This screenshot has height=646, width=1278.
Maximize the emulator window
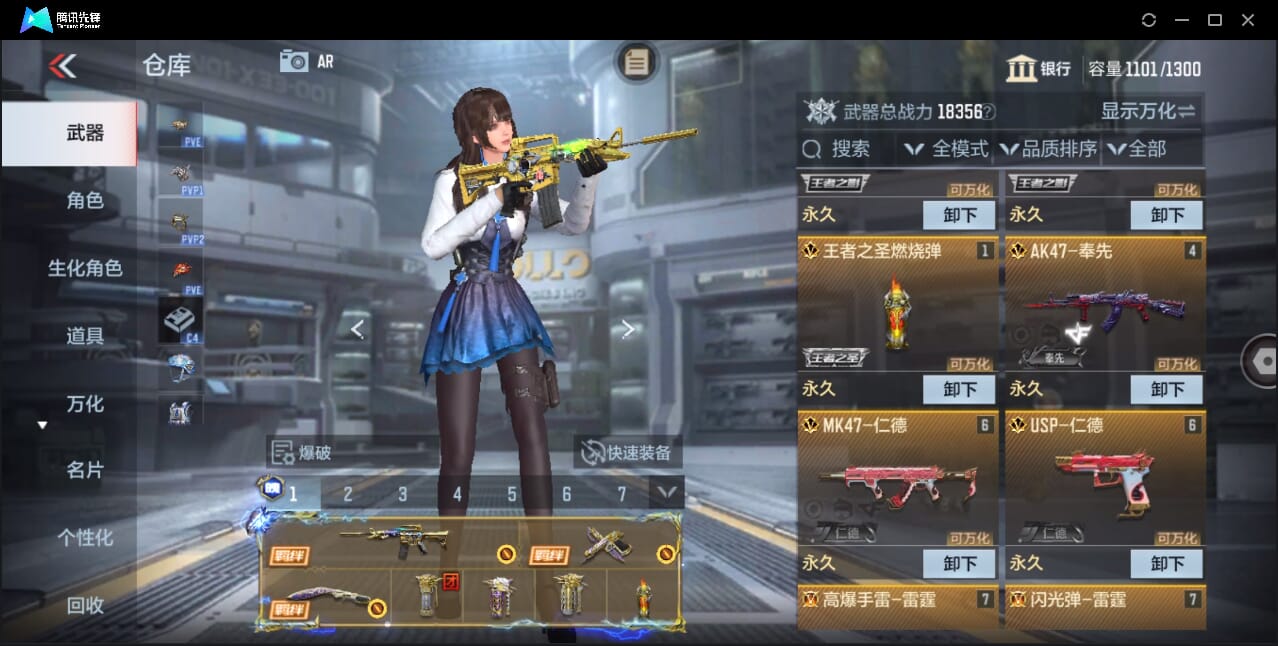[1215, 20]
